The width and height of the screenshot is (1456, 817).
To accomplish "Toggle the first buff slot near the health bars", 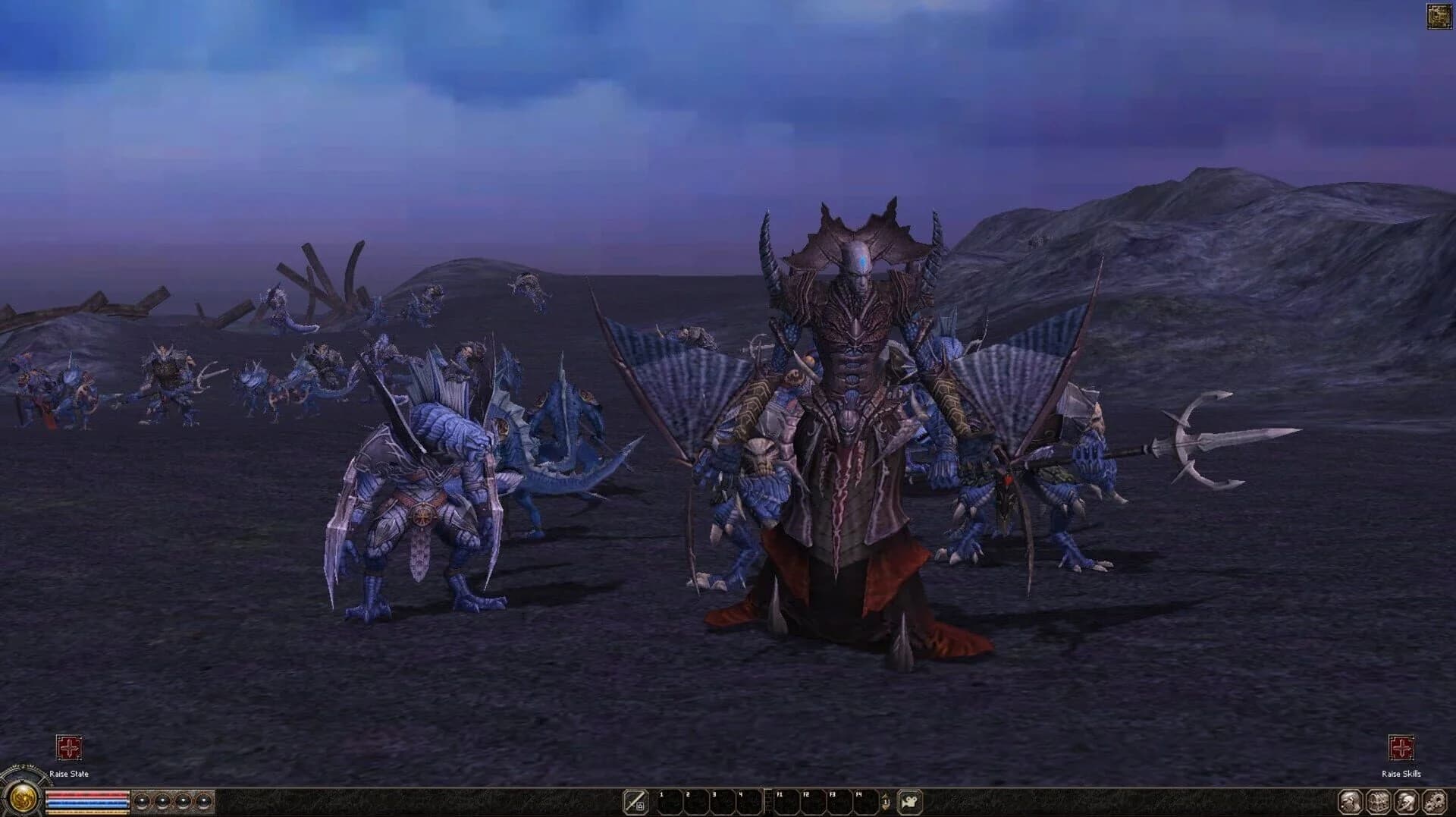I will [x=142, y=801].
